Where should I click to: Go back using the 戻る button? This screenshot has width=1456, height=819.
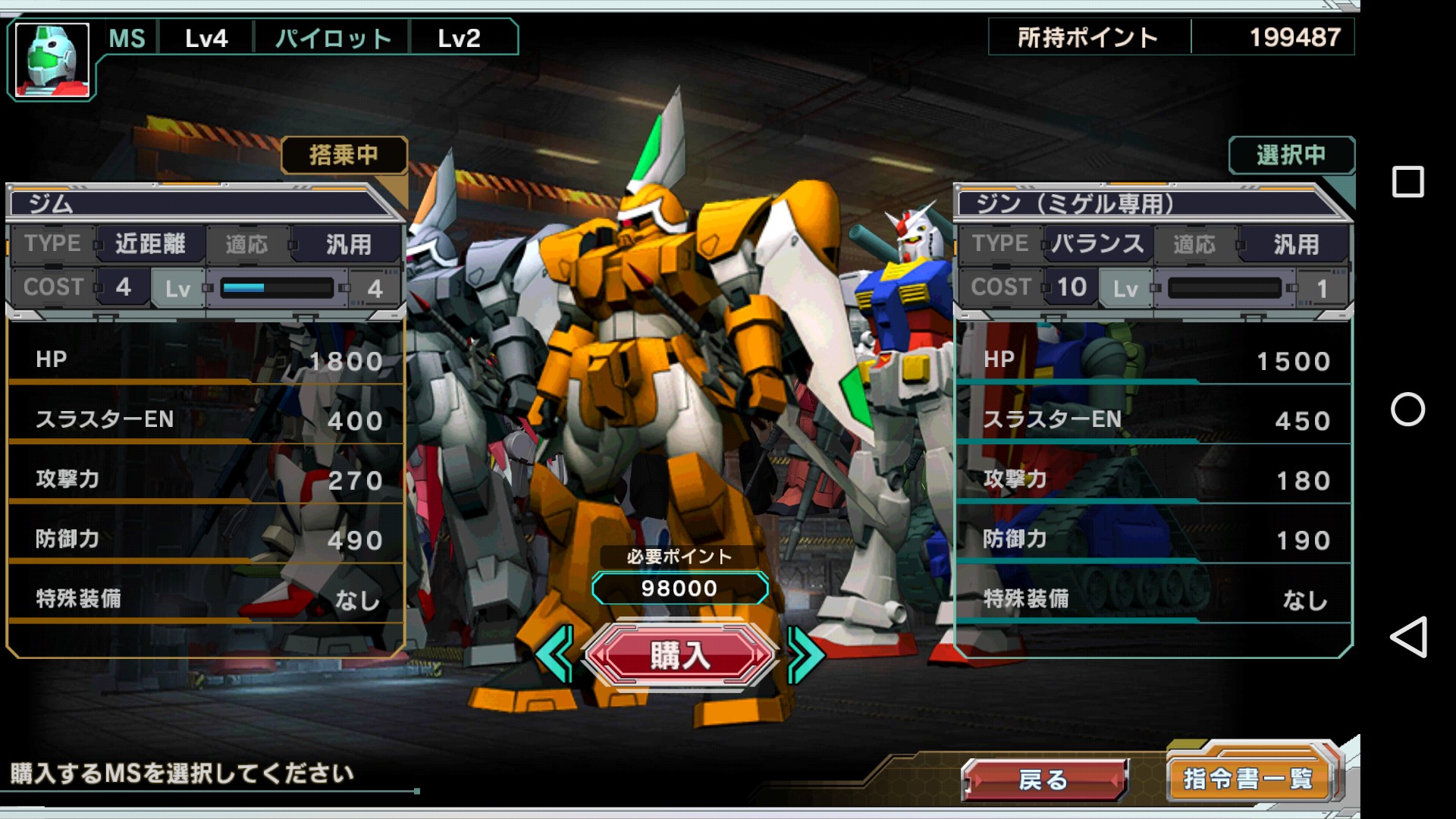pyautogui.click(x=1044, y=779)
